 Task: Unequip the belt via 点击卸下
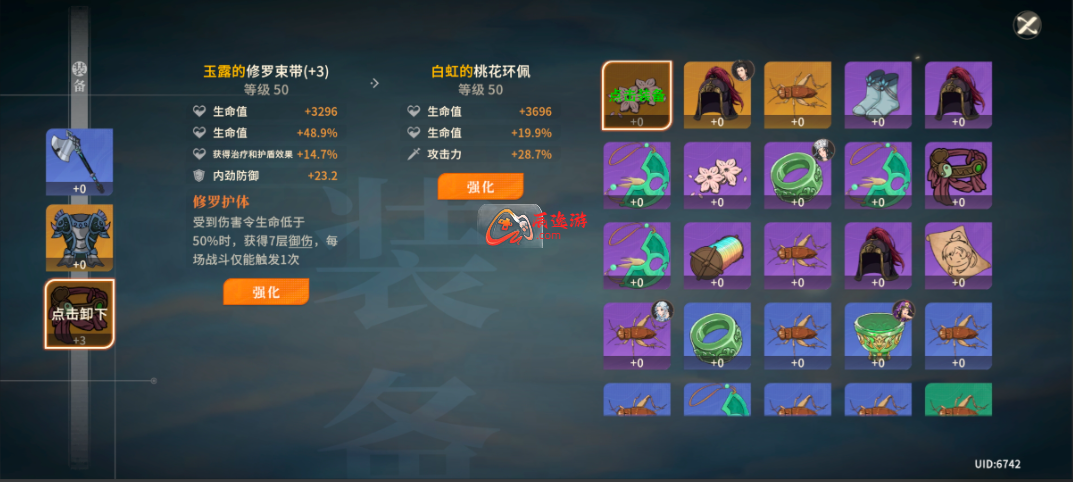point(79,314)
